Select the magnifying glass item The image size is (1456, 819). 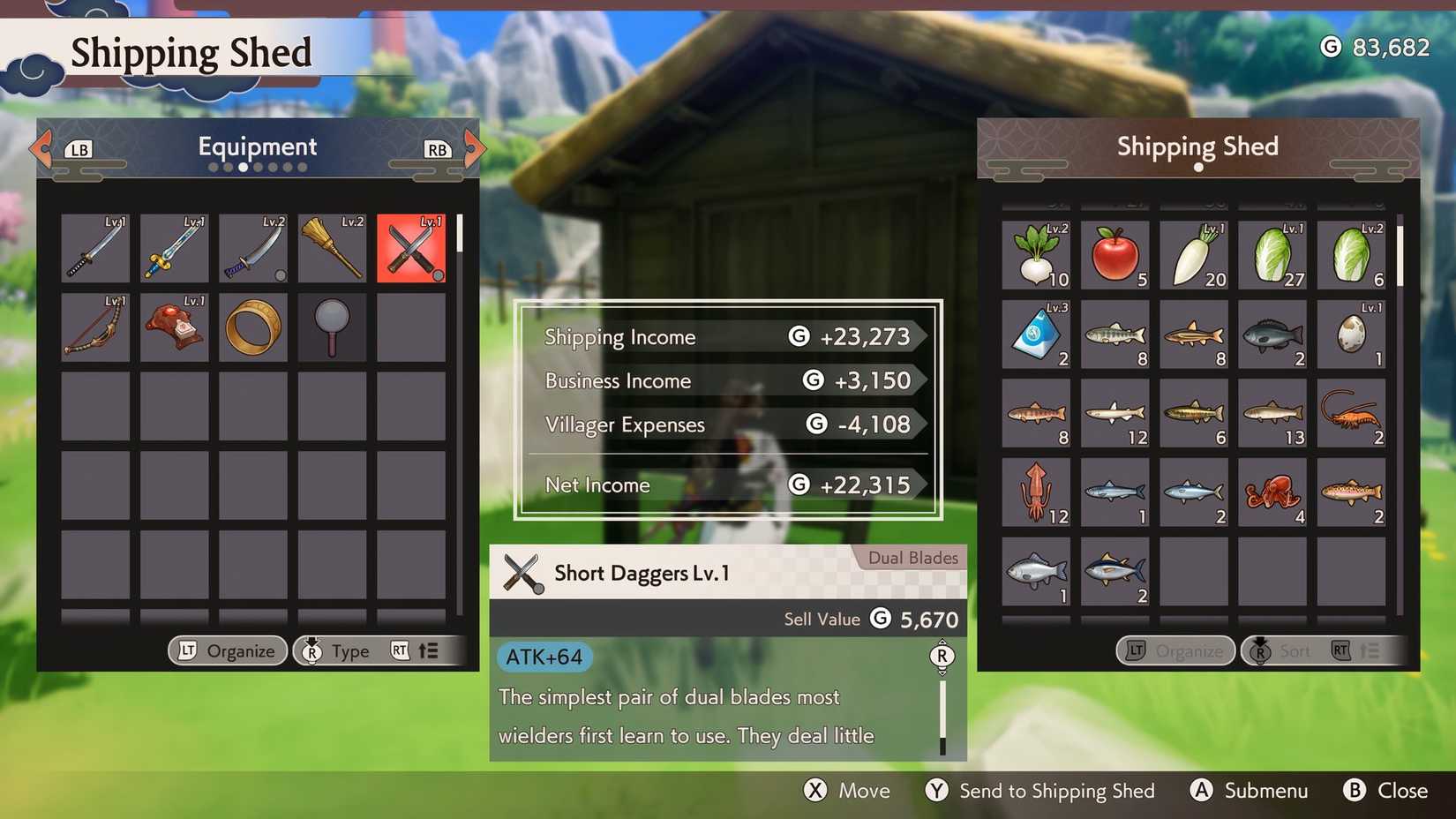(332, 327)
